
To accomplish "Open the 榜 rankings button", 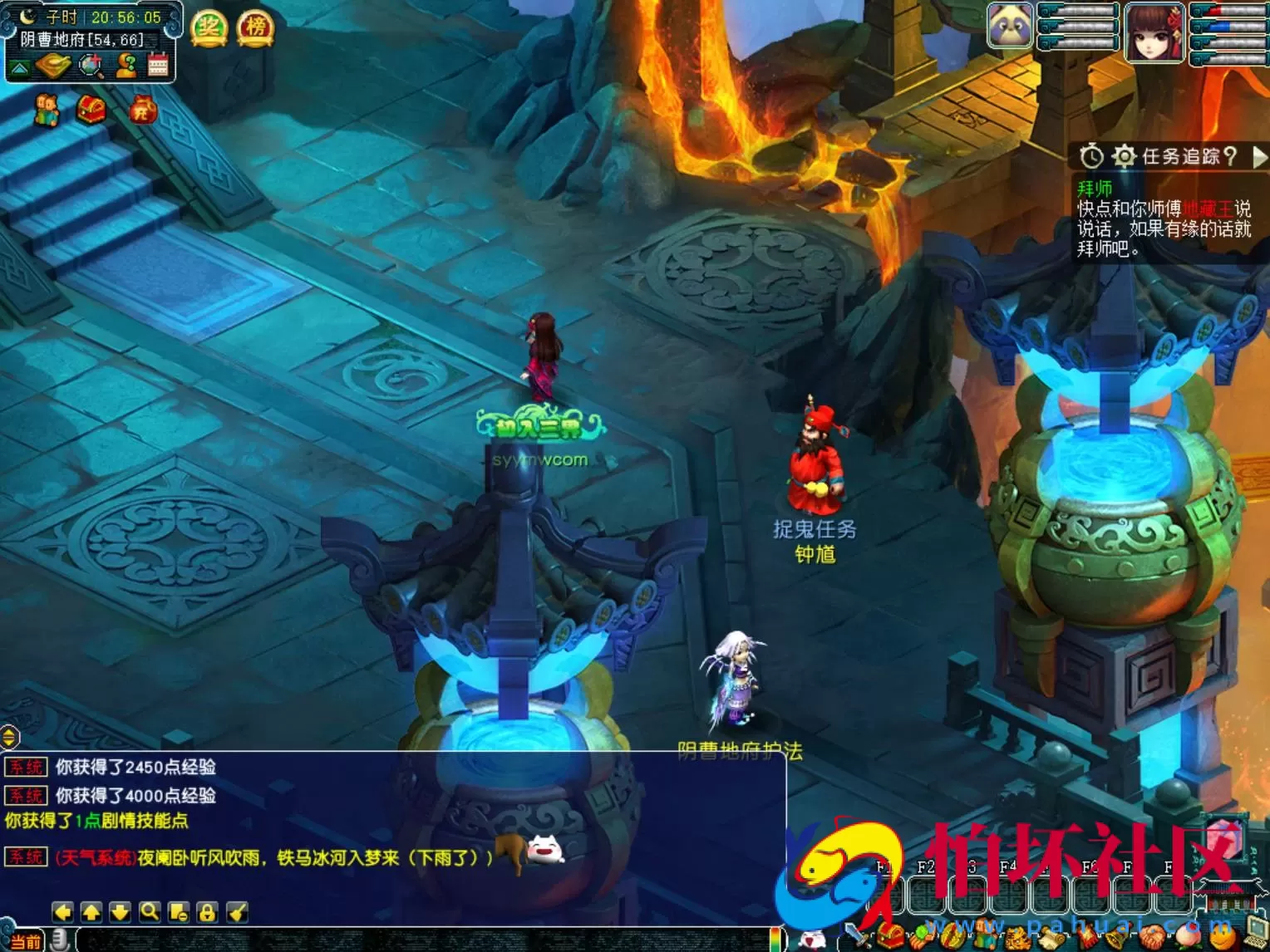I will point(255,28).
